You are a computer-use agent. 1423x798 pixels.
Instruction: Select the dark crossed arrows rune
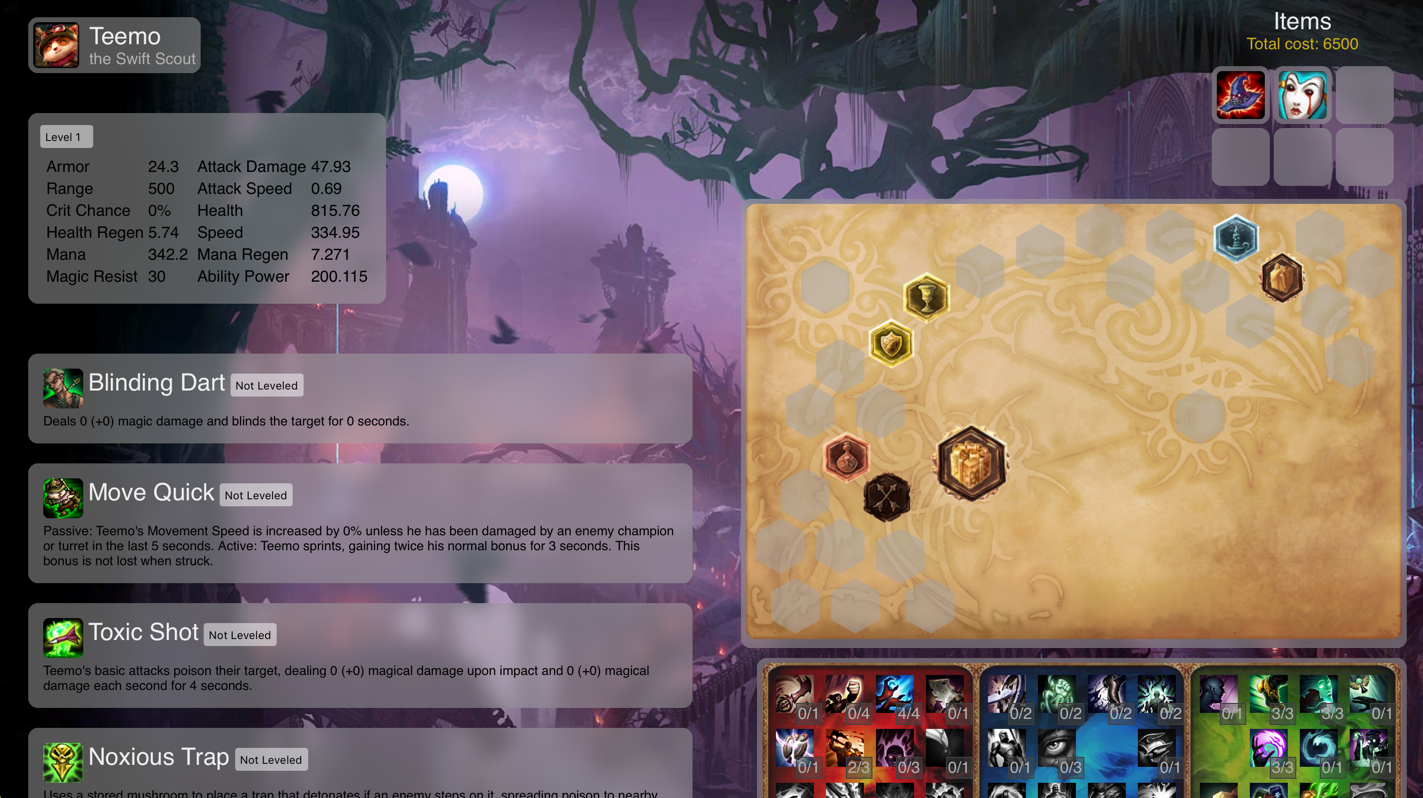click(887, 498)
